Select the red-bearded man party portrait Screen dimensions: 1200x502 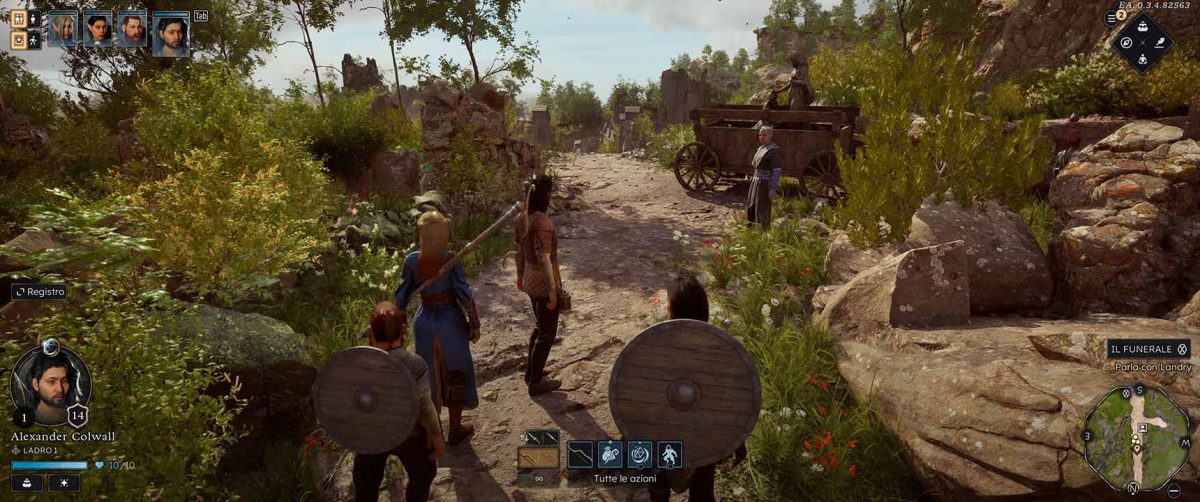click(132, 29)
